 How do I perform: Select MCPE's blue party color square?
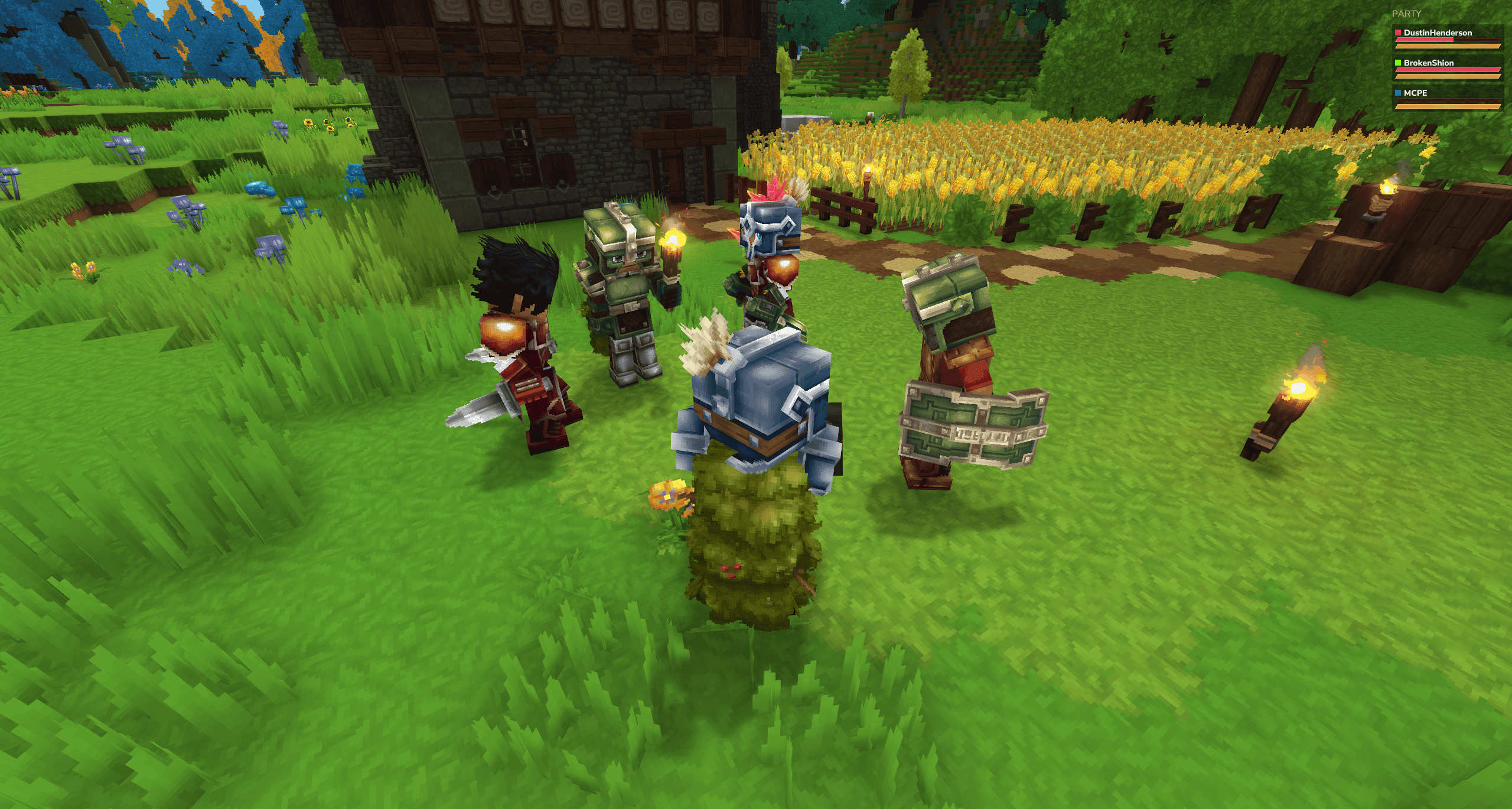[x=1399, y=93]
